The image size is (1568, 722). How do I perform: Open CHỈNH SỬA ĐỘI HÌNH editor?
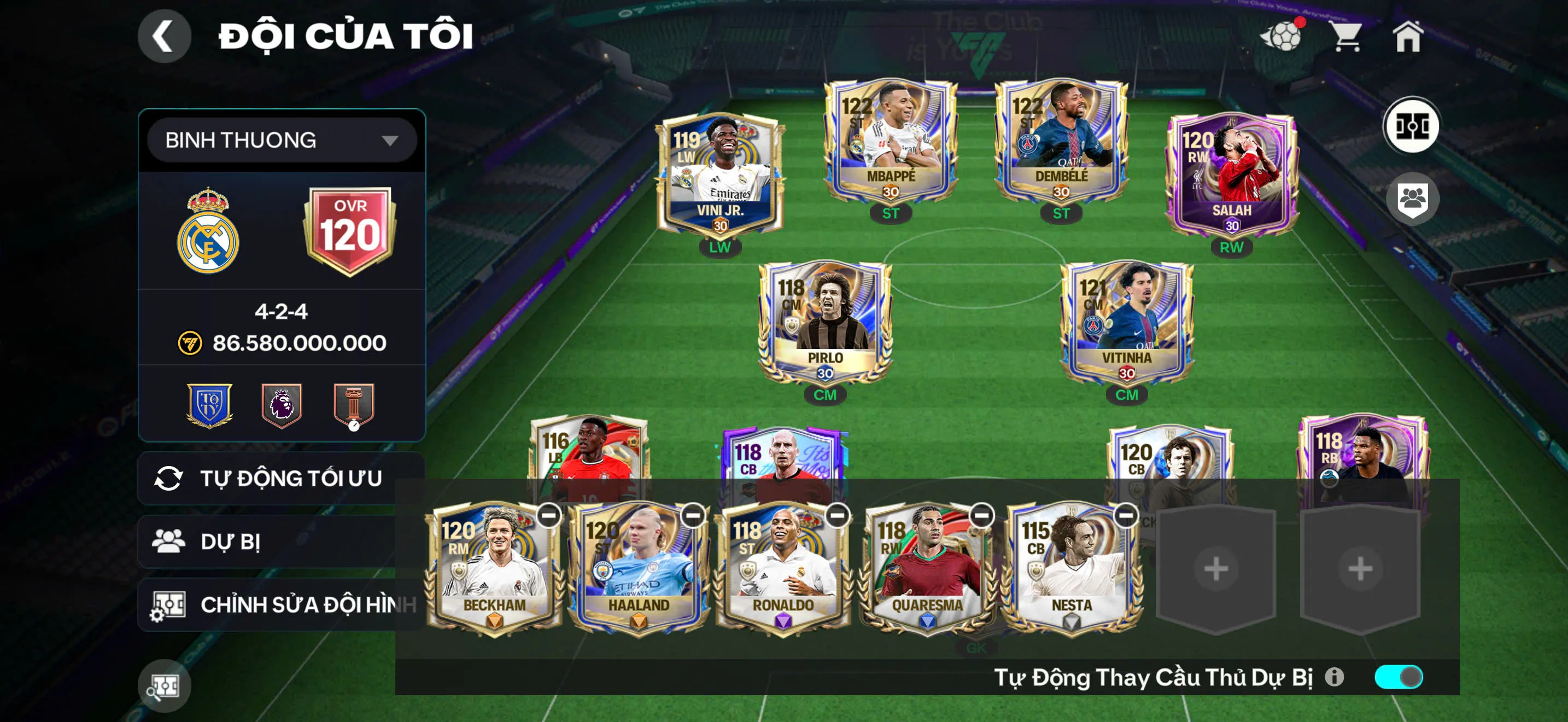pyautogui.click(x=280, y=604)
